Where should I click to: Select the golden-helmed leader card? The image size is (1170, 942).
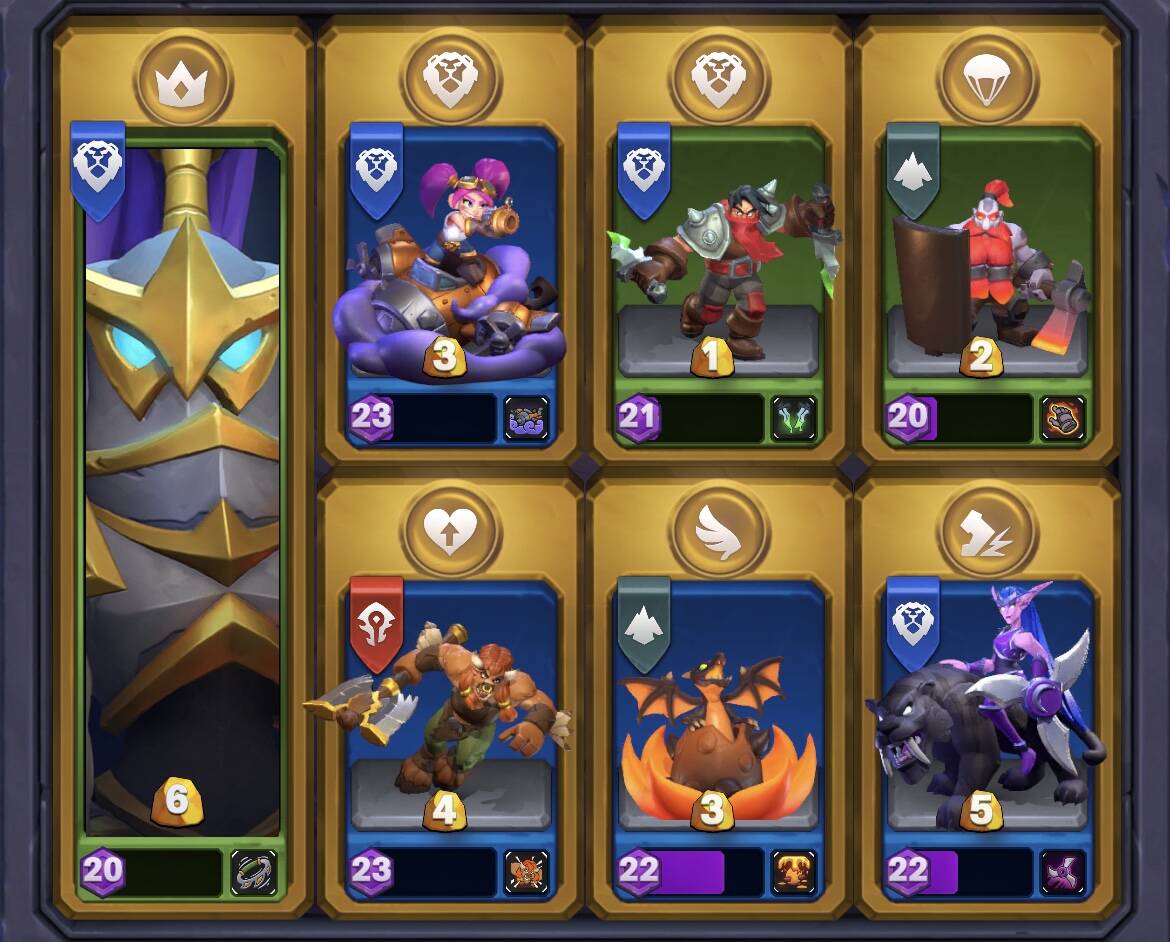182,480
